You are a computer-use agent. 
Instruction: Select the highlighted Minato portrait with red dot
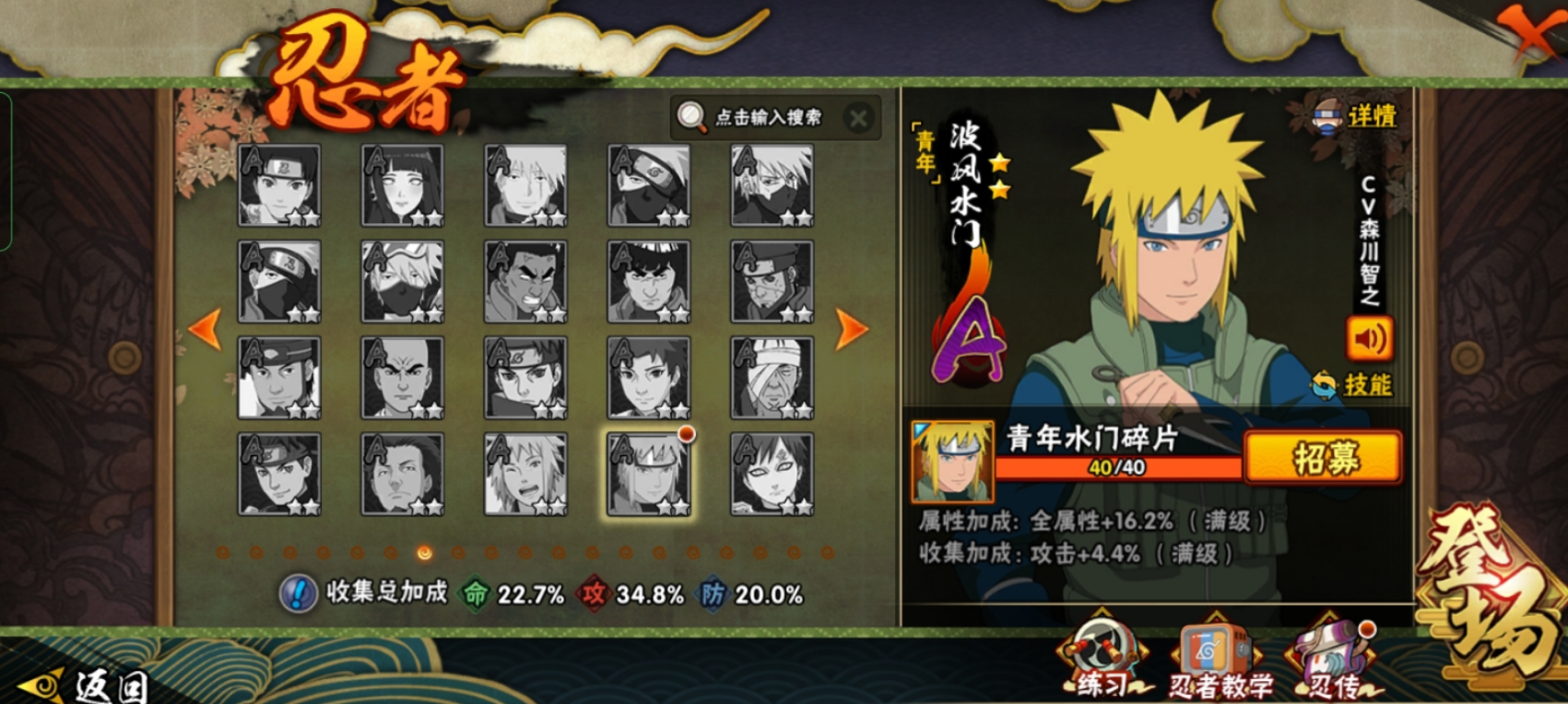(649, 475)
